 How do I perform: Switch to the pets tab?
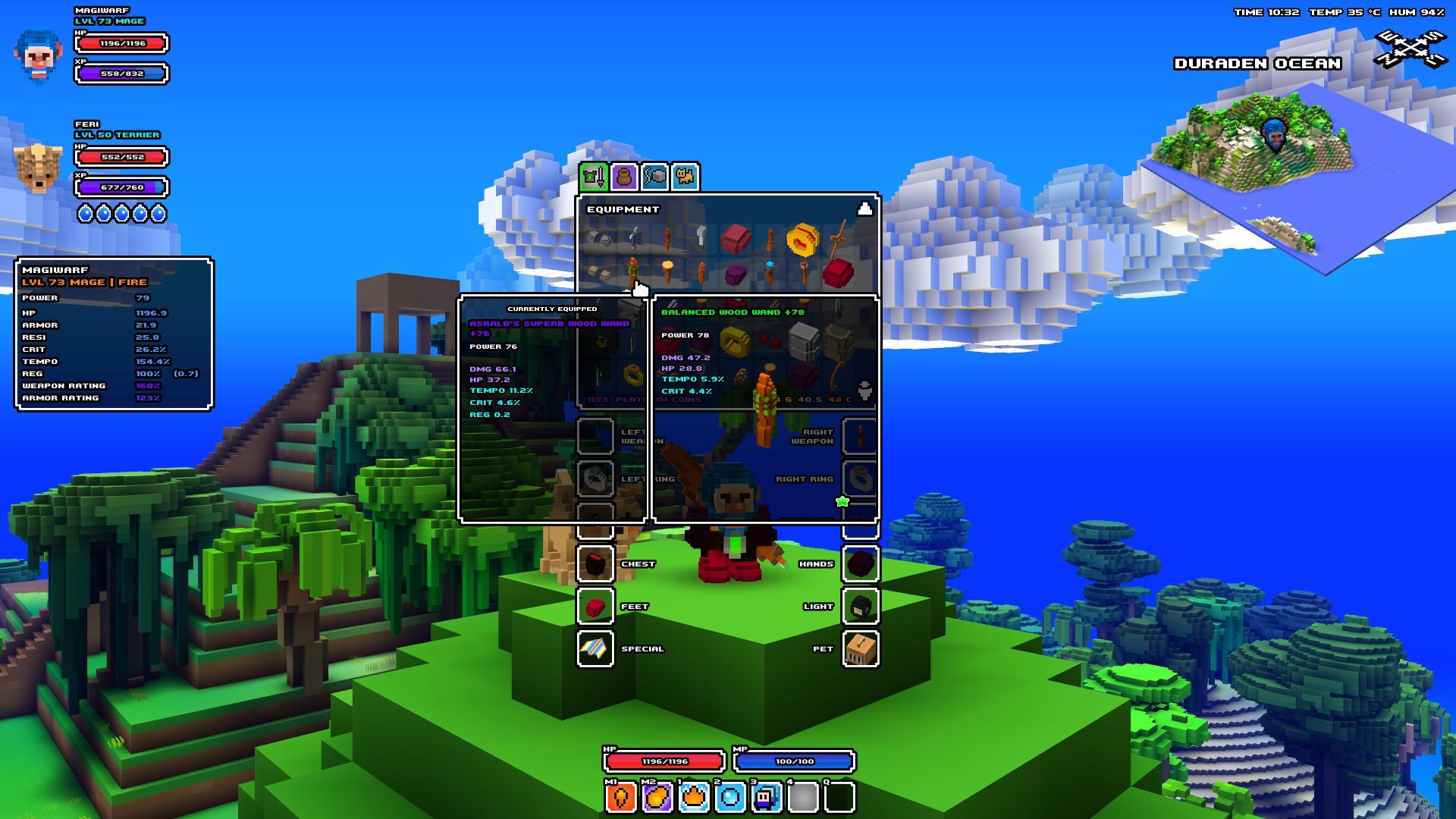686,177
